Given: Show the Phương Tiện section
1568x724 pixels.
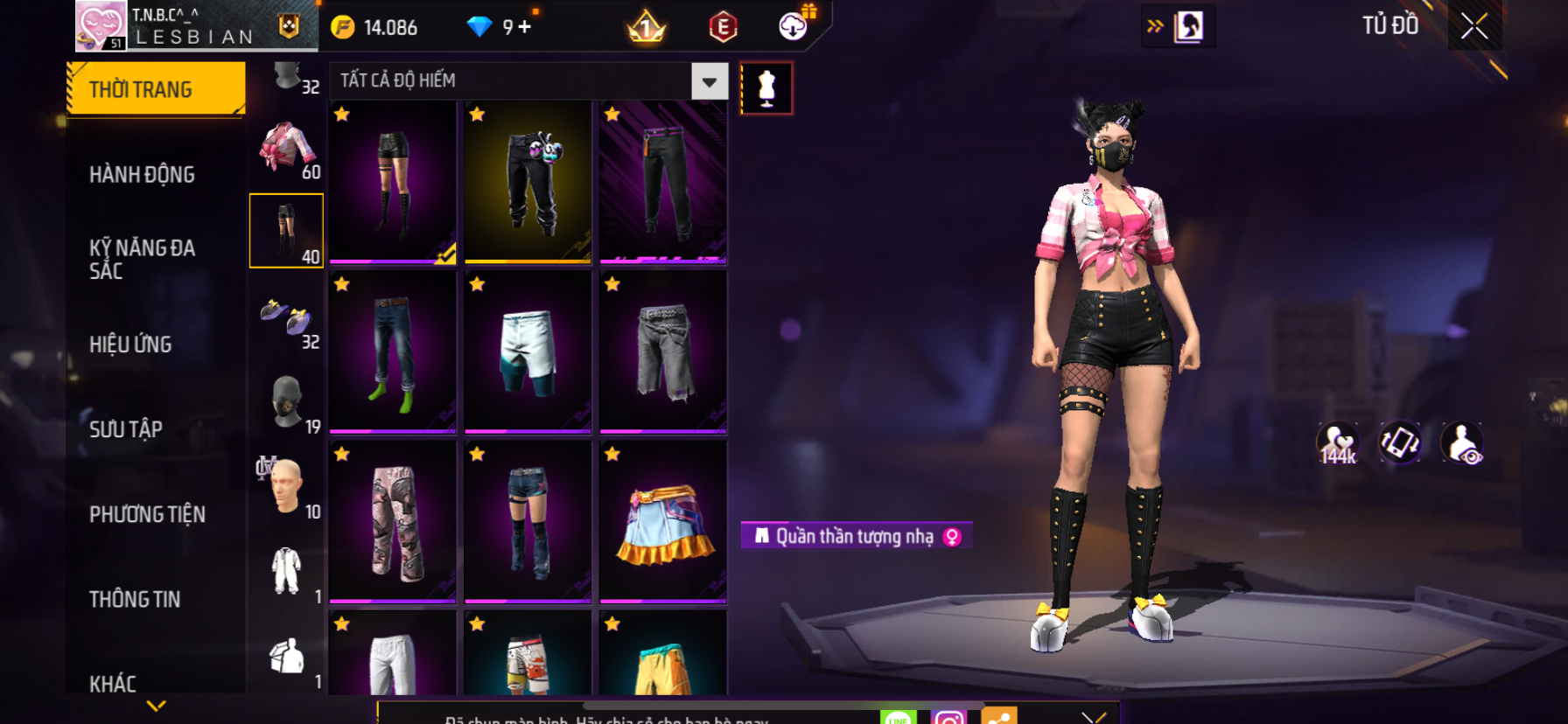Looking at the screenshot, I should [147, 514].
